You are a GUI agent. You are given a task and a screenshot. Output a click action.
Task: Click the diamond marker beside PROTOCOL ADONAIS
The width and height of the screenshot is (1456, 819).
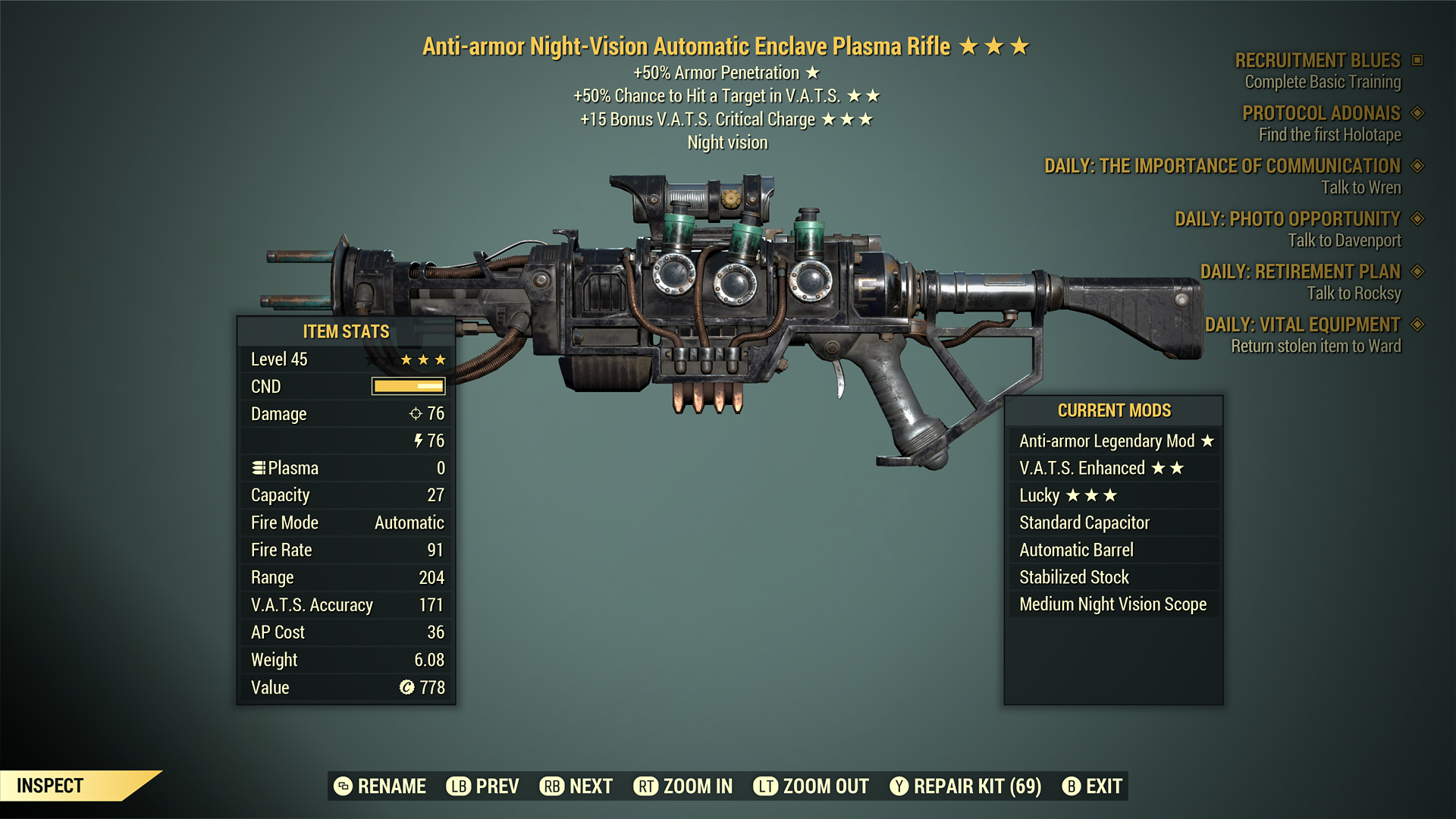click(x=1417, y=113)
